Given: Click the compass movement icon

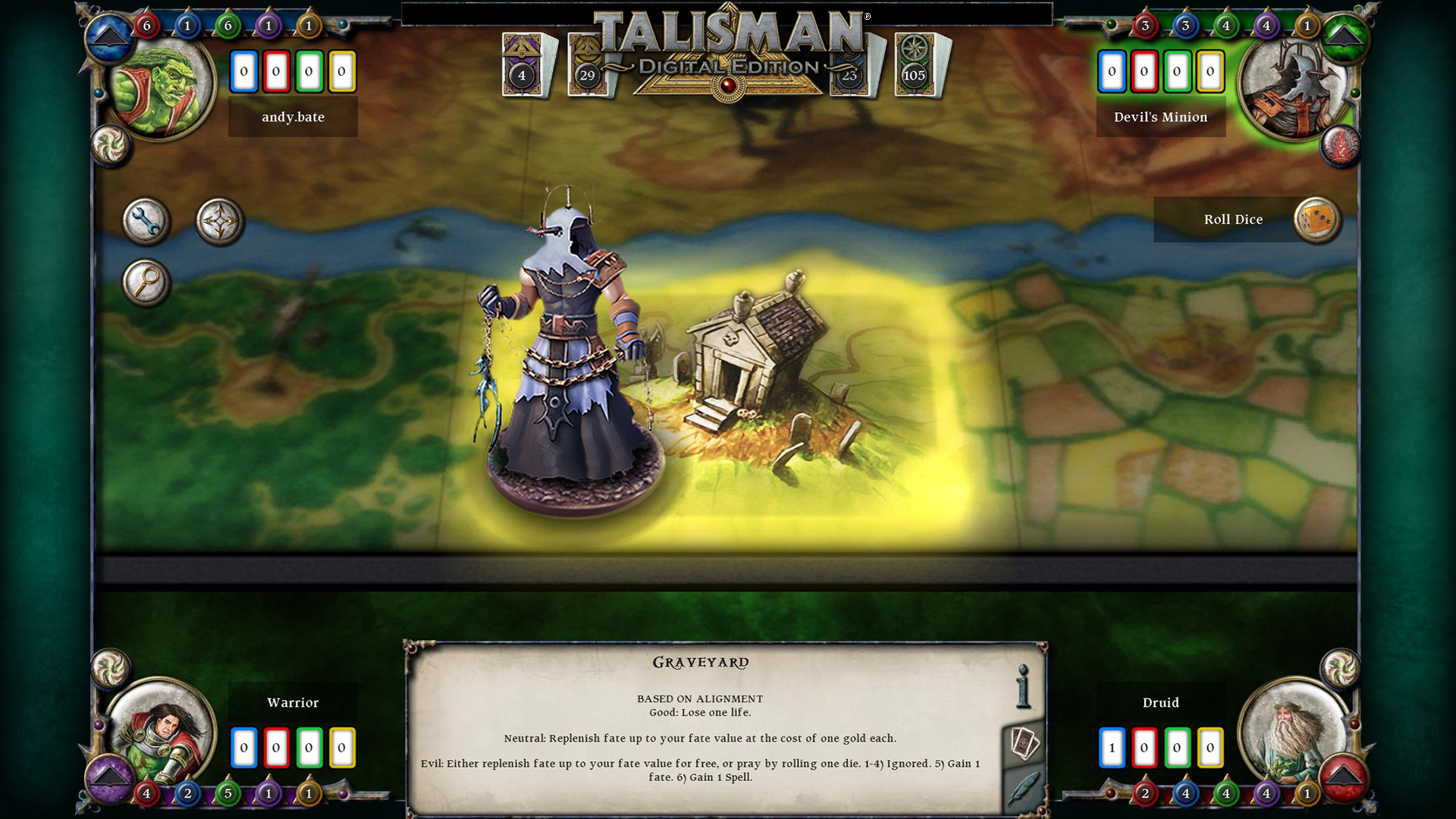Looking at the screenshot, I should (x=219, y=220).
